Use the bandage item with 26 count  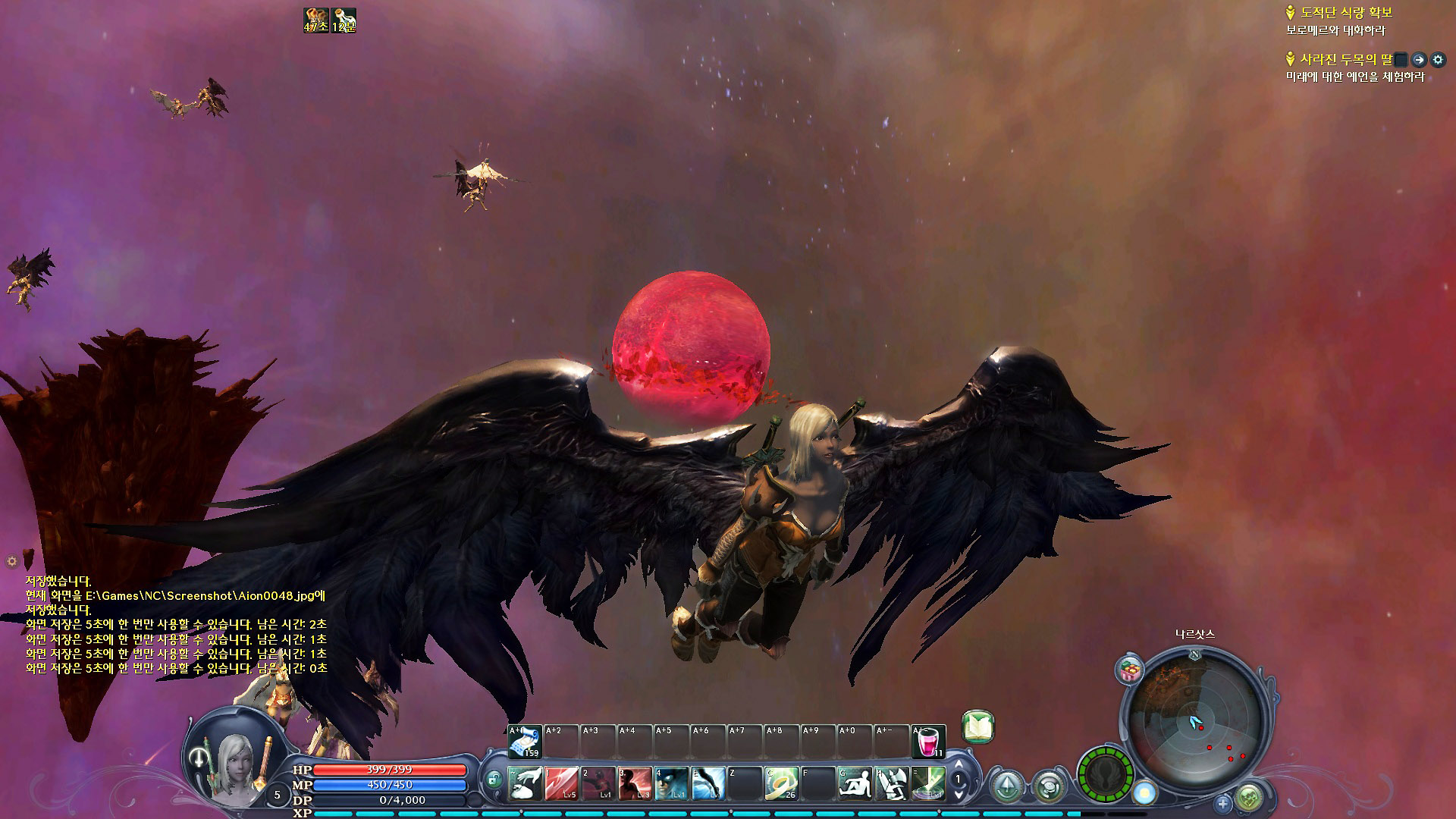click(x=781, y=783)
